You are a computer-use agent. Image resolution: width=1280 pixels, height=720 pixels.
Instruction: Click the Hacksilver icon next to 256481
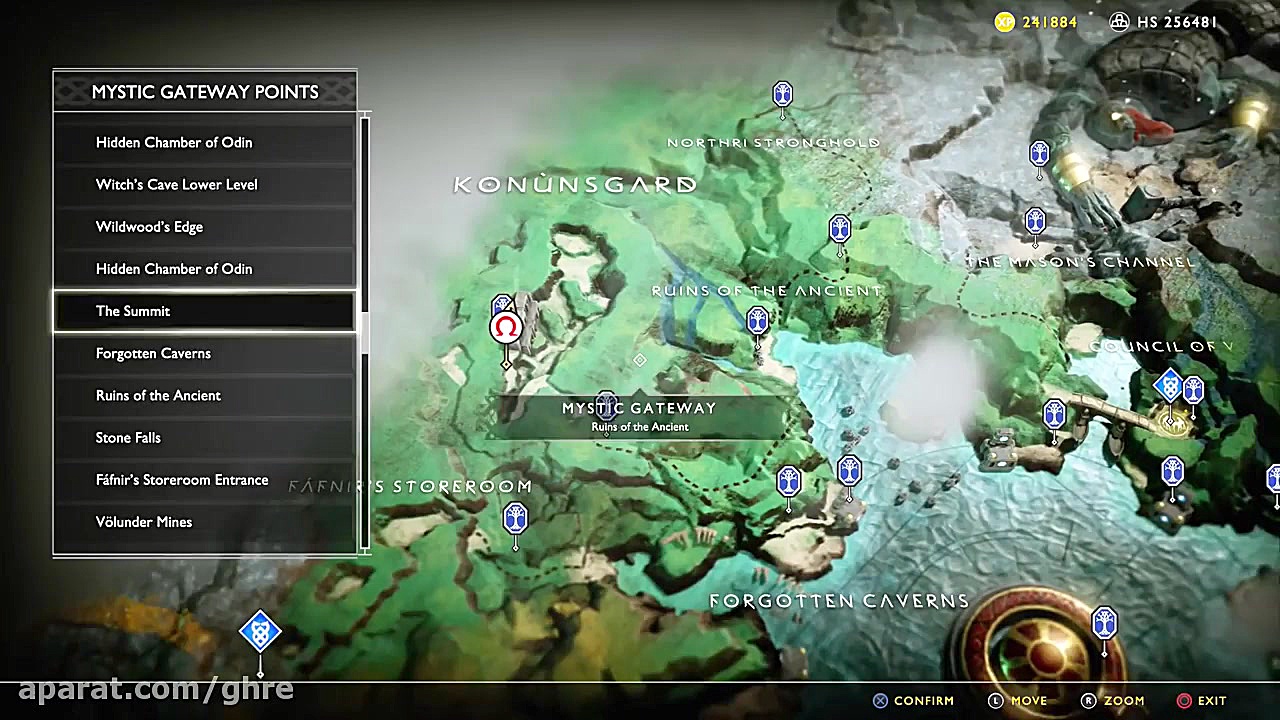1119,22
